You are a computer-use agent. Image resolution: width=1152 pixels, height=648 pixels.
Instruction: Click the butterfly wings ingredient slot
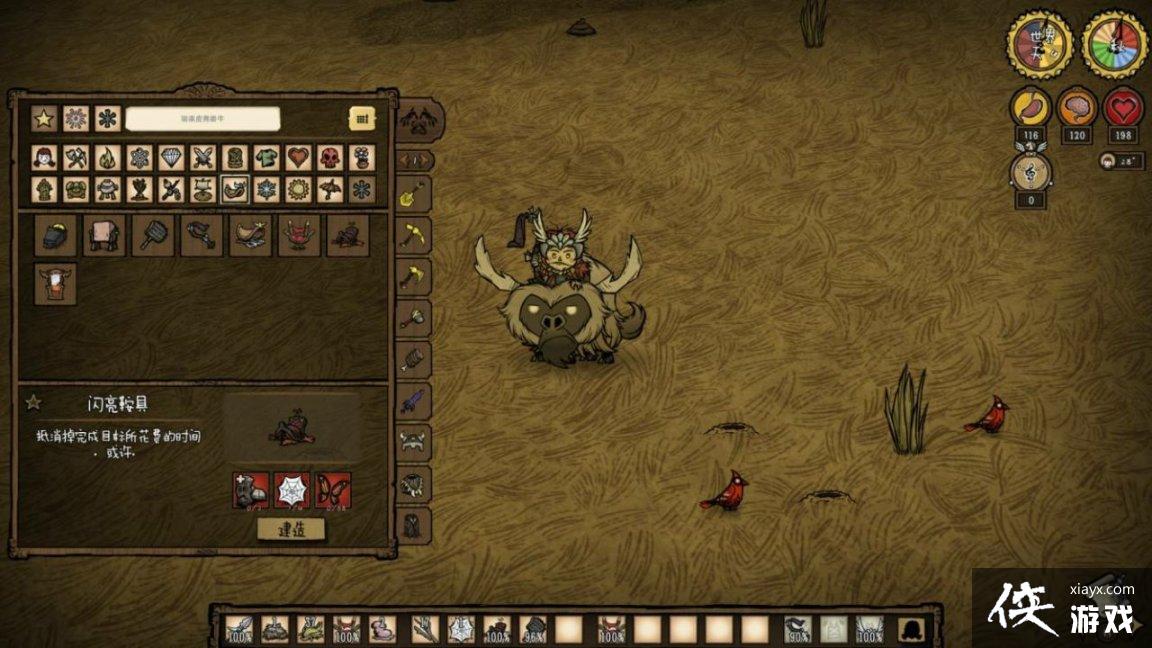(333, 489)
